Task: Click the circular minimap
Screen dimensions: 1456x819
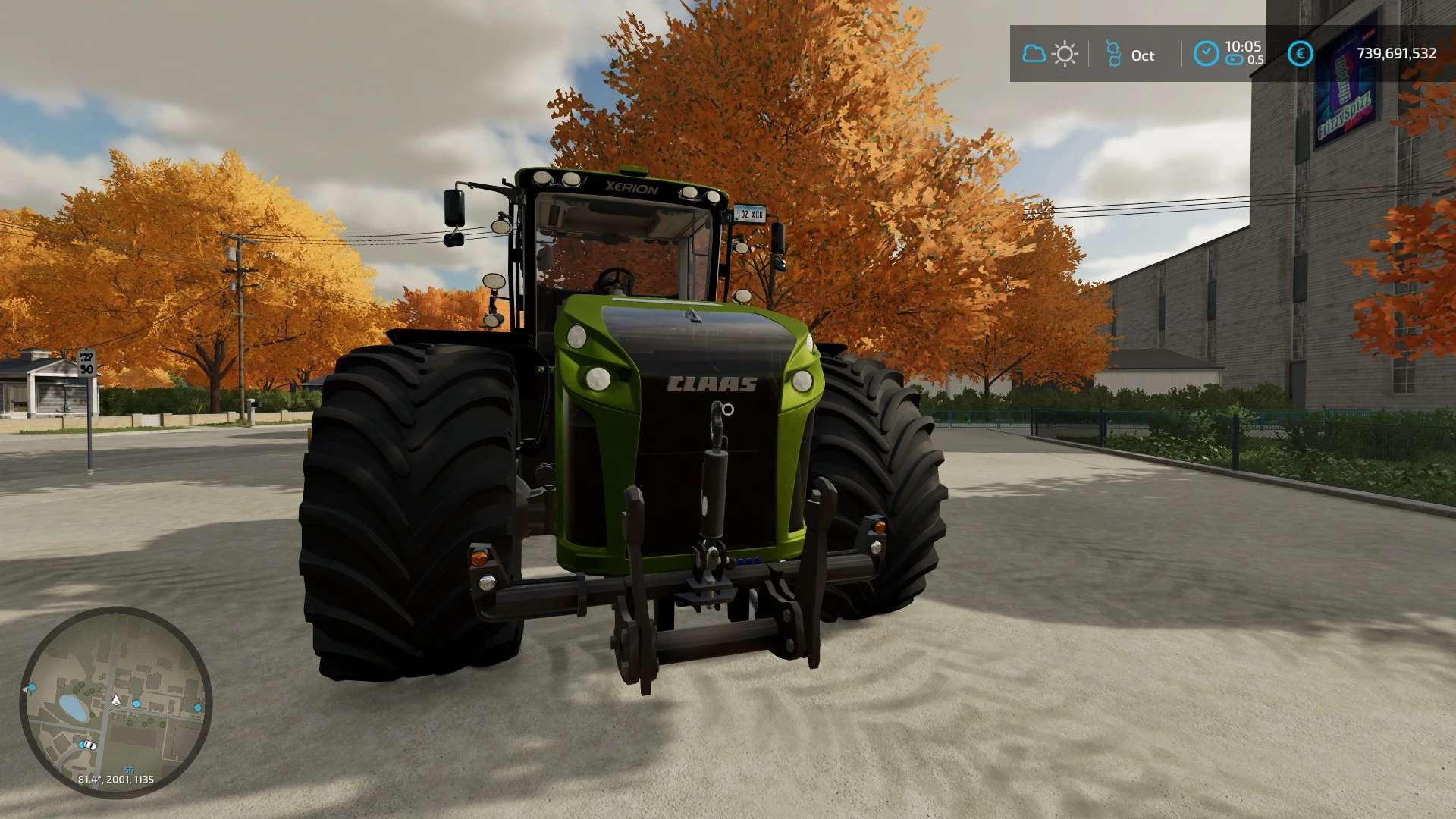Action: coord(115,701)
